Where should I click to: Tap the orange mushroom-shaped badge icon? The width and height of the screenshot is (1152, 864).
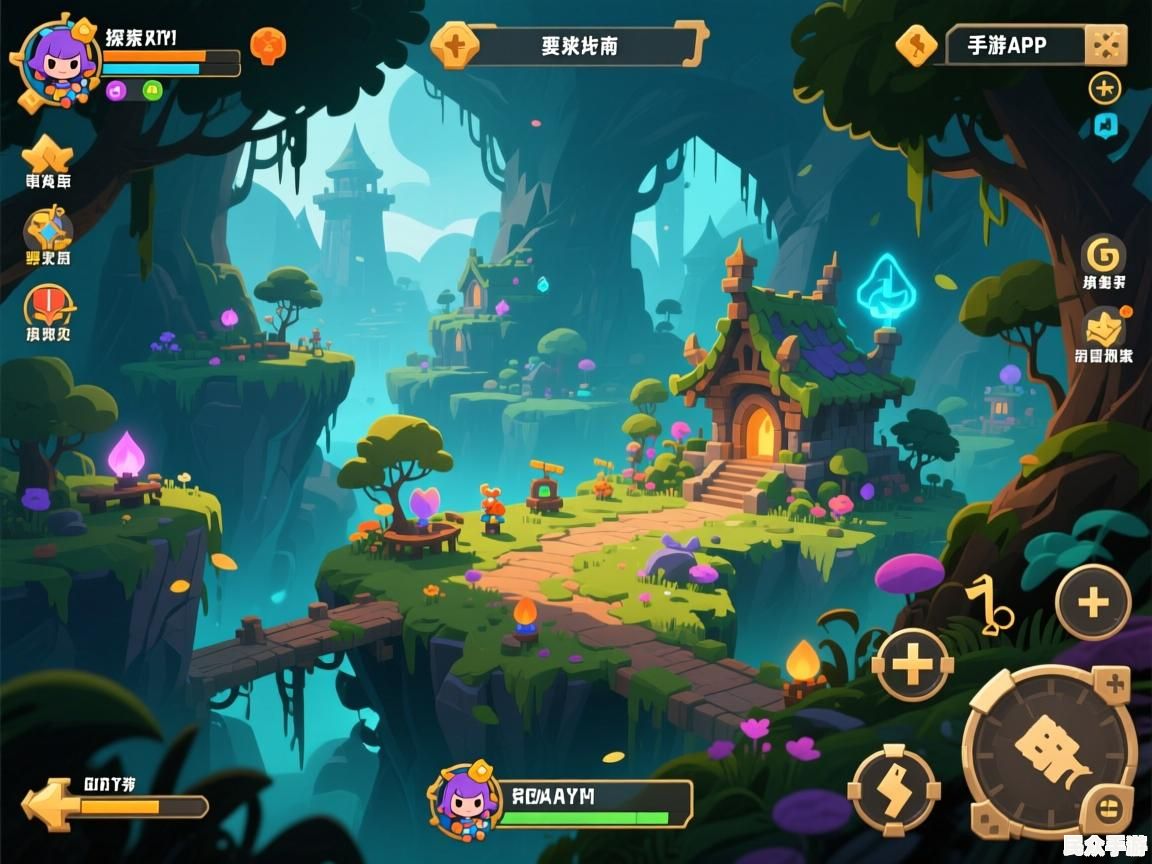pos(267,45)
